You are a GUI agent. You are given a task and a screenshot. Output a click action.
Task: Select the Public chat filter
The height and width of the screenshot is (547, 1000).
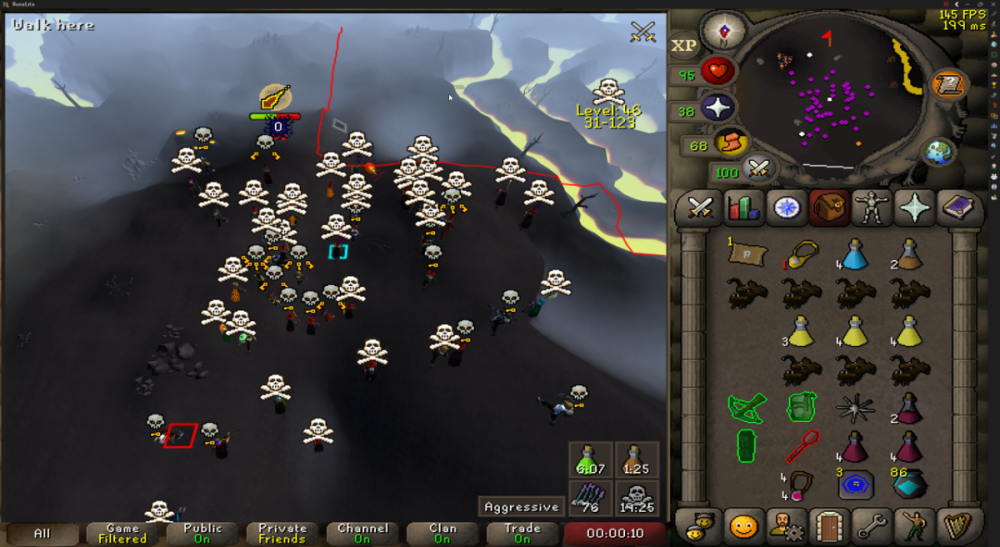pyautogui.click(x=202, y=533)
